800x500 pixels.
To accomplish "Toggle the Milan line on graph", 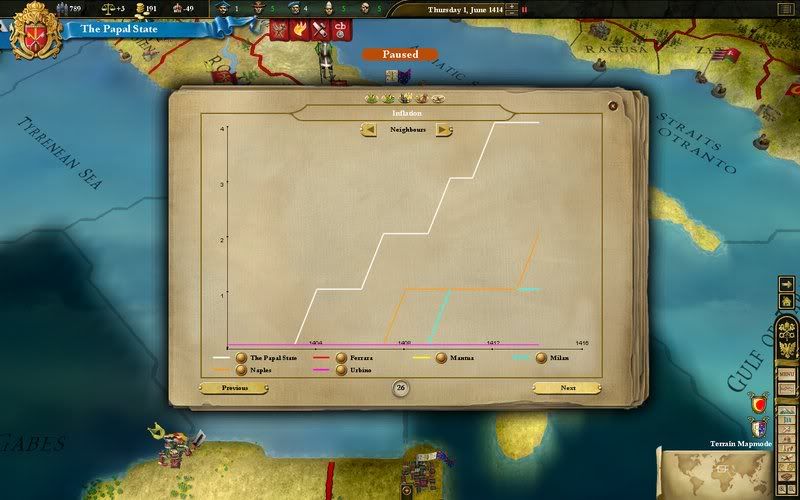I will [x=541, y=357].
